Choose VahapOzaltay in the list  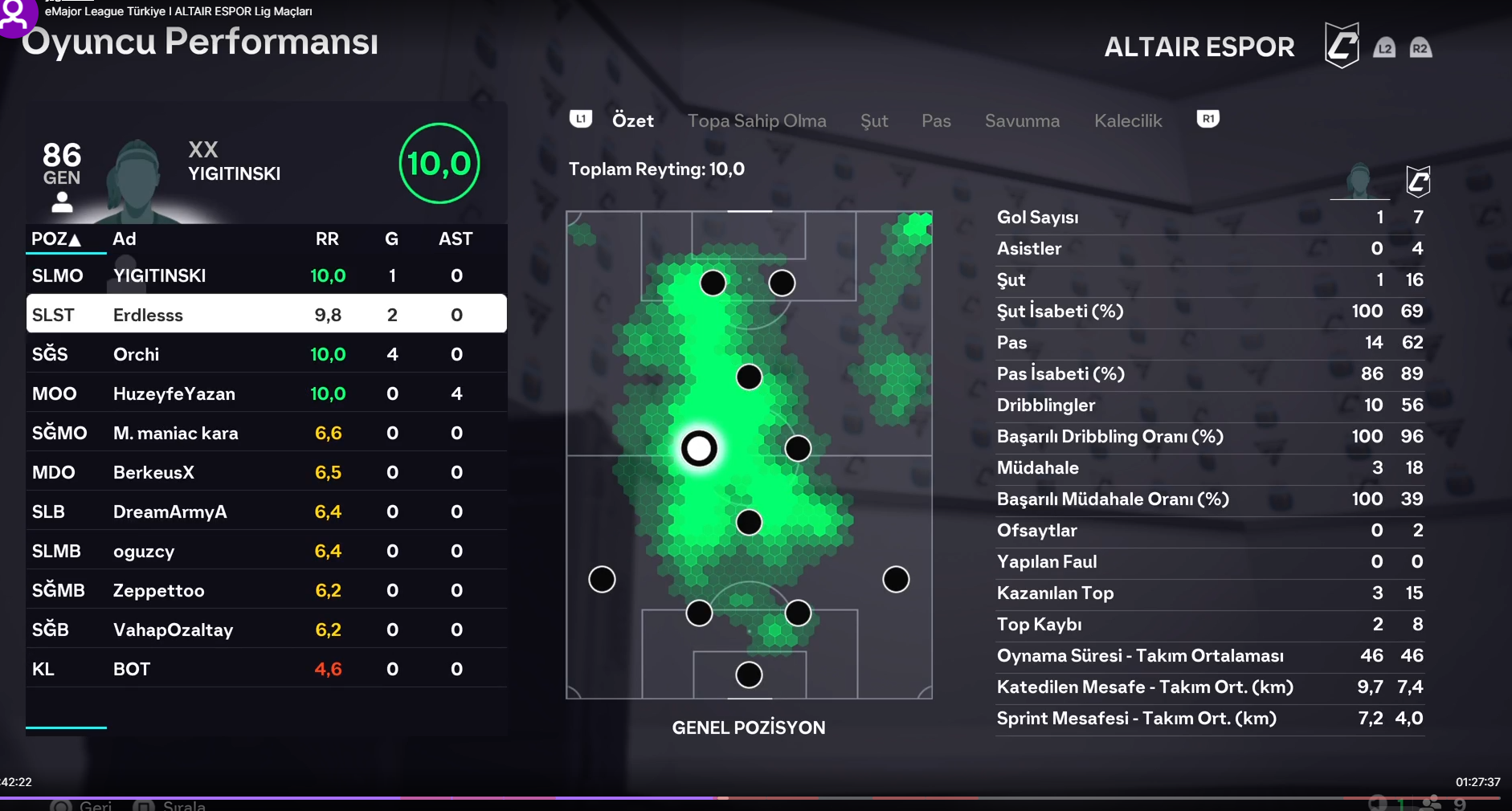[x=266, y=630]
